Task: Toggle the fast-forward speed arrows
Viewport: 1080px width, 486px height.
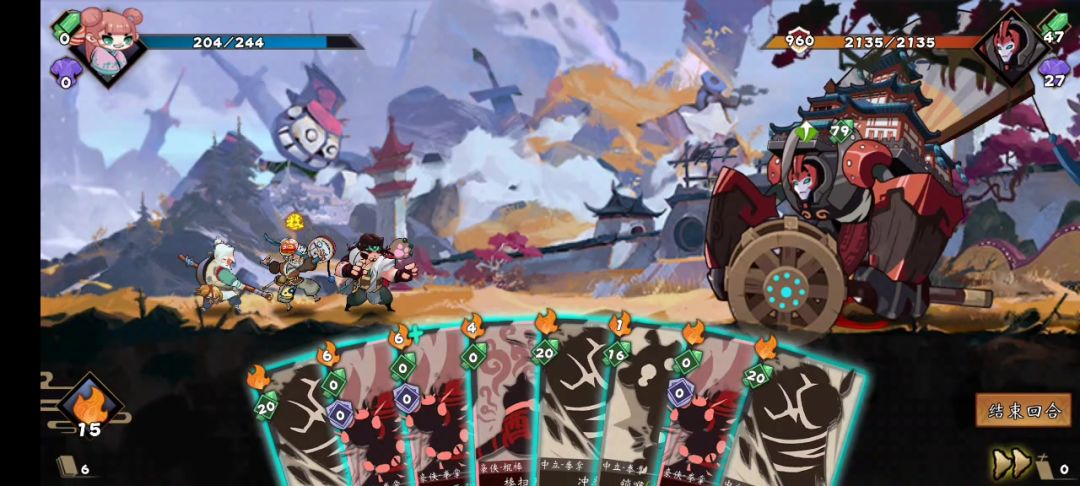Action: tap(1011, 463)
